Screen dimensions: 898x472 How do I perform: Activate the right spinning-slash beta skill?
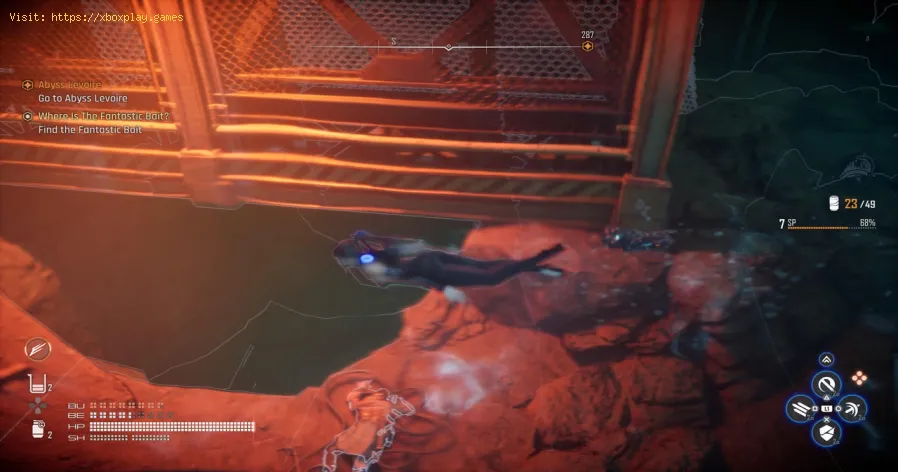(x=854, y=408)
